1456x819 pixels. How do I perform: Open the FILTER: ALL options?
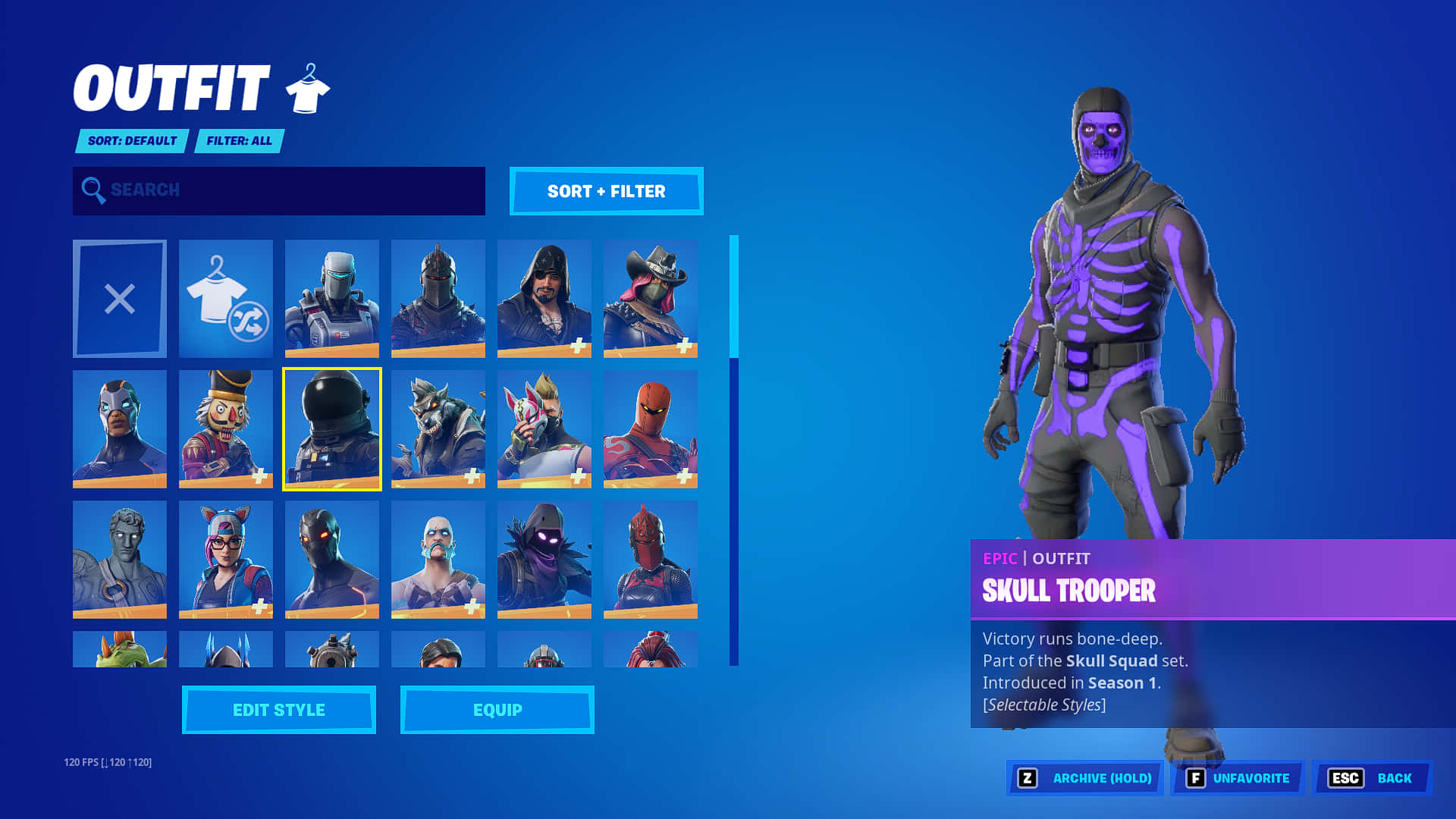point(239,141)
